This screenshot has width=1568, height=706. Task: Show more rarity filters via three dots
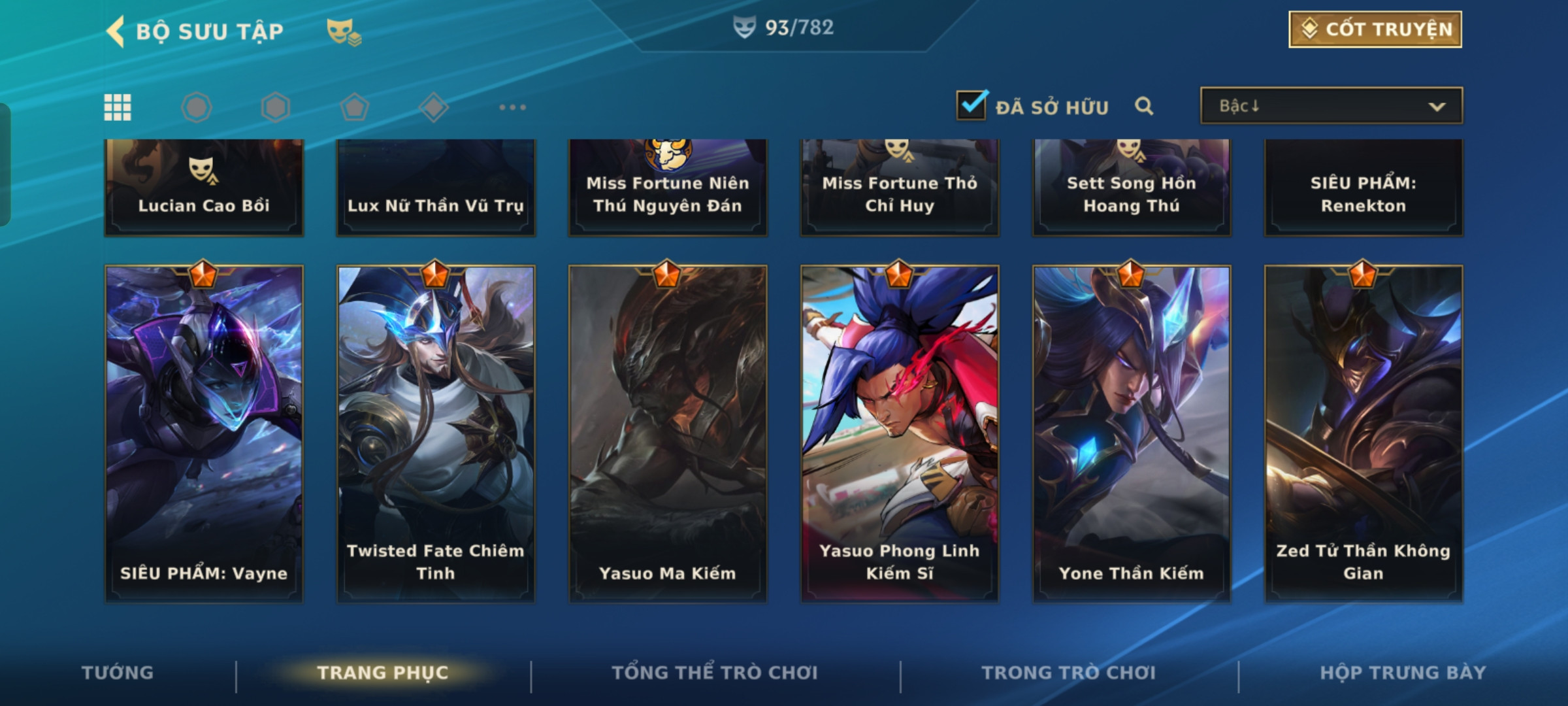tap(512, 107)
